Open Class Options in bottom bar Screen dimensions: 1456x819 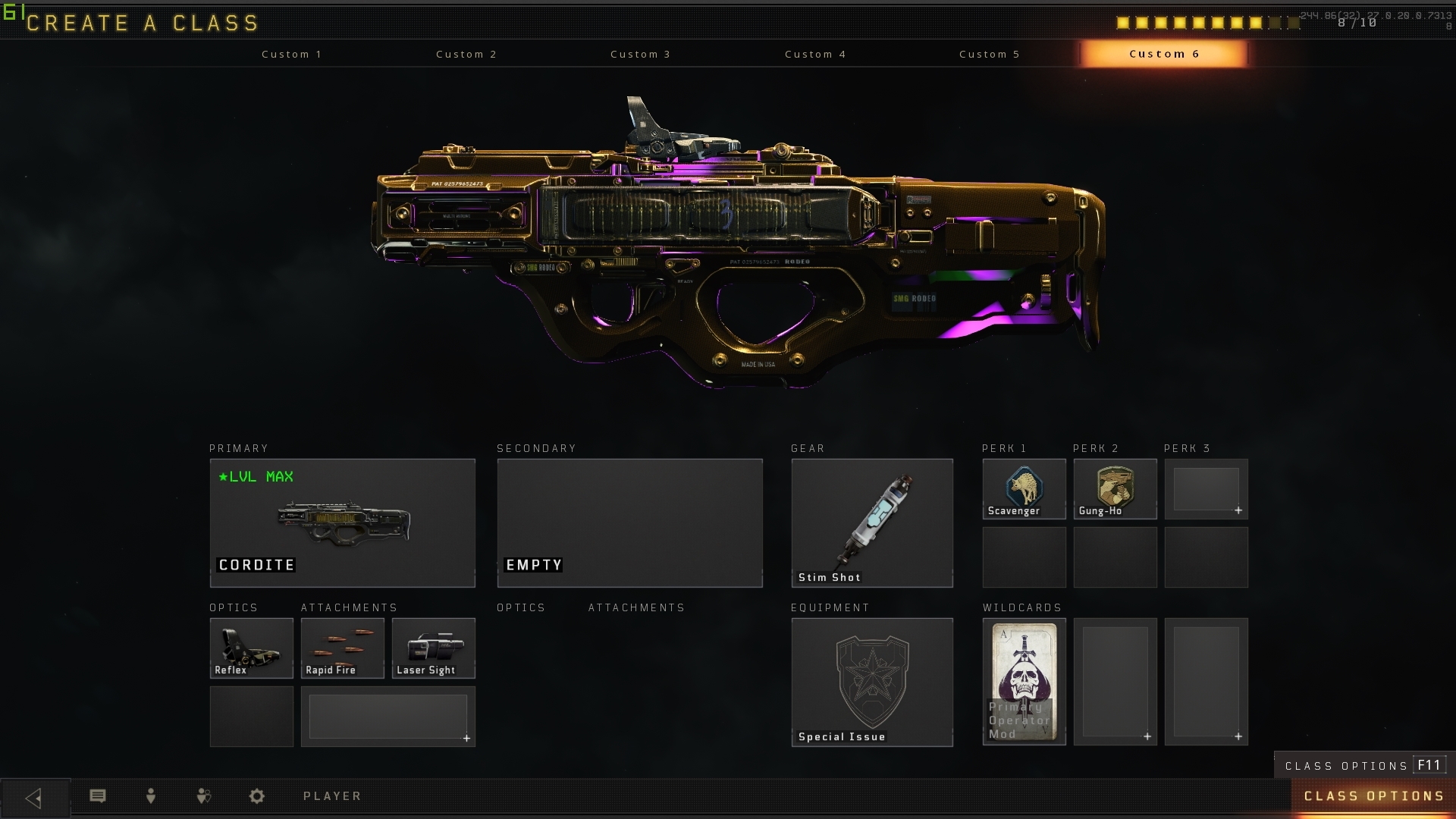point(1373,796)
